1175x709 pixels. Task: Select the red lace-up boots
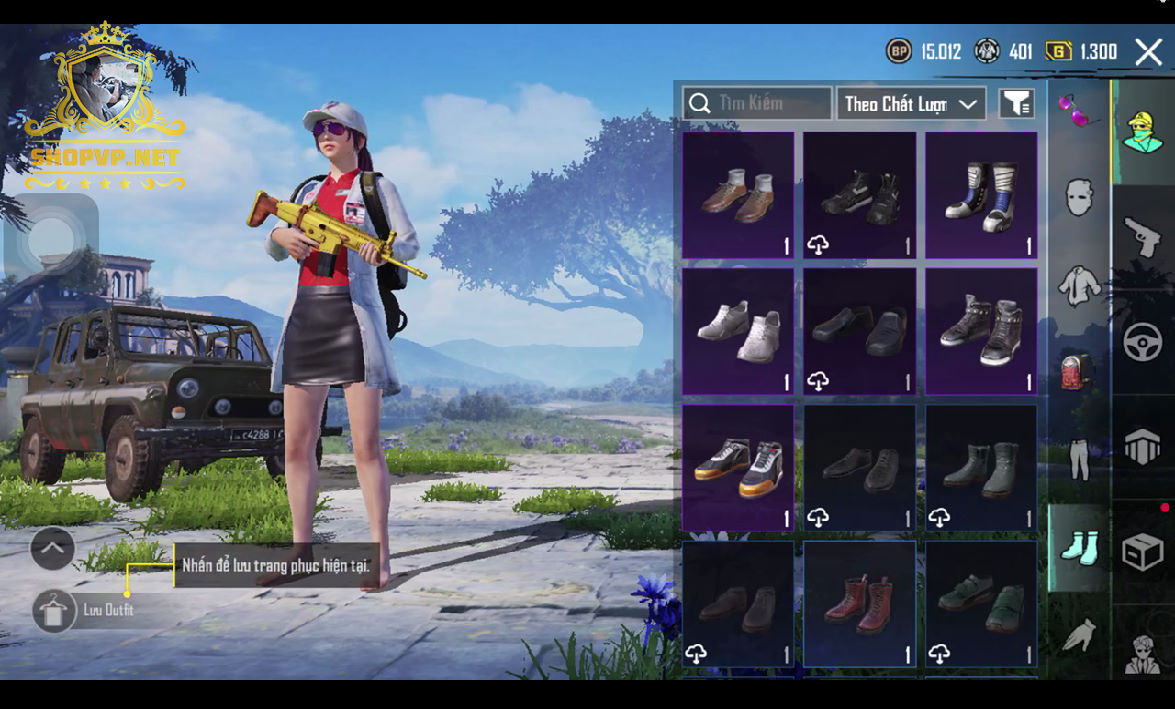(860, 604)
